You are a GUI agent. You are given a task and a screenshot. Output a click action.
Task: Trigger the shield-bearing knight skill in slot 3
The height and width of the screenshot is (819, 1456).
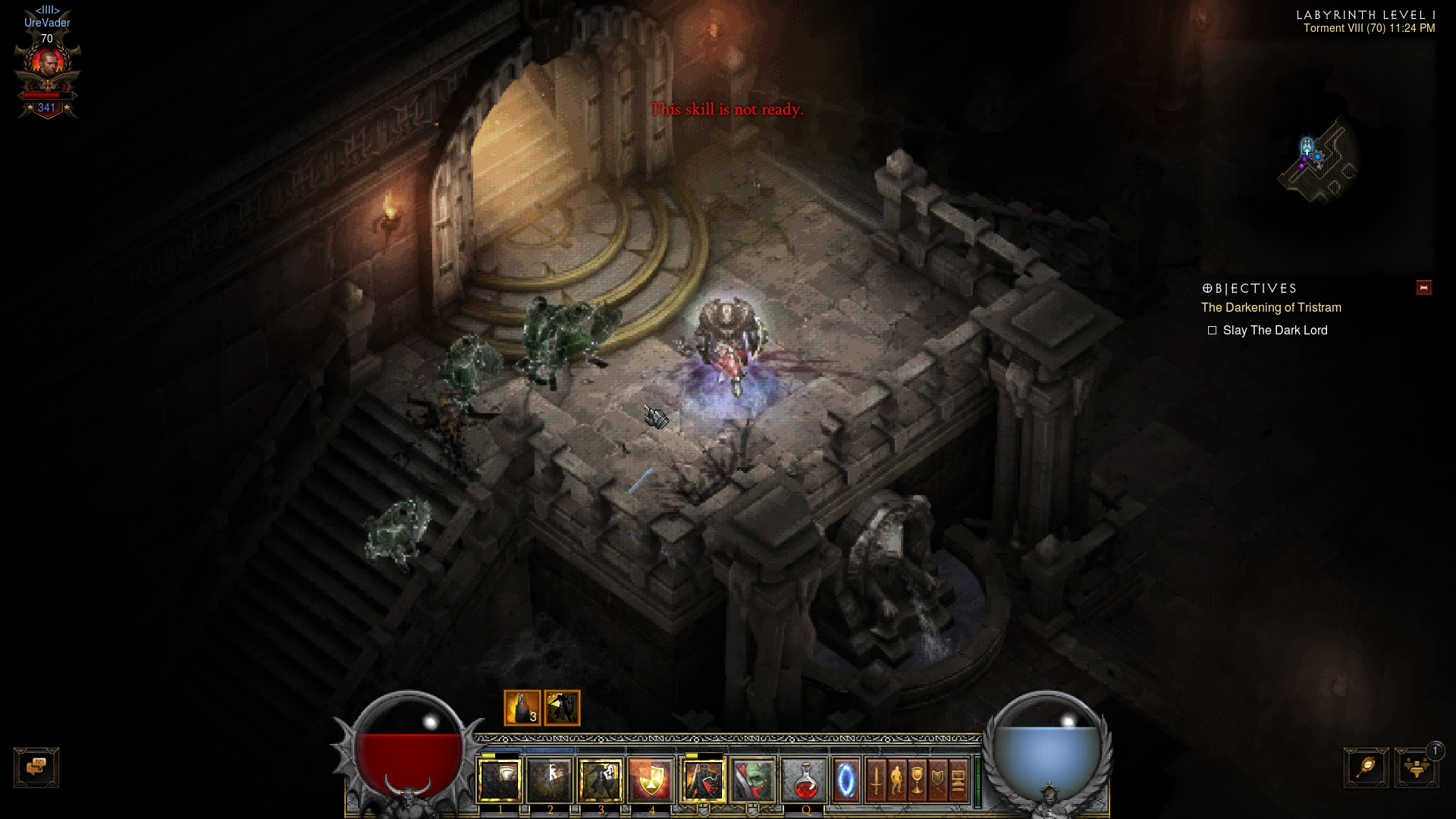pos(601,780)
